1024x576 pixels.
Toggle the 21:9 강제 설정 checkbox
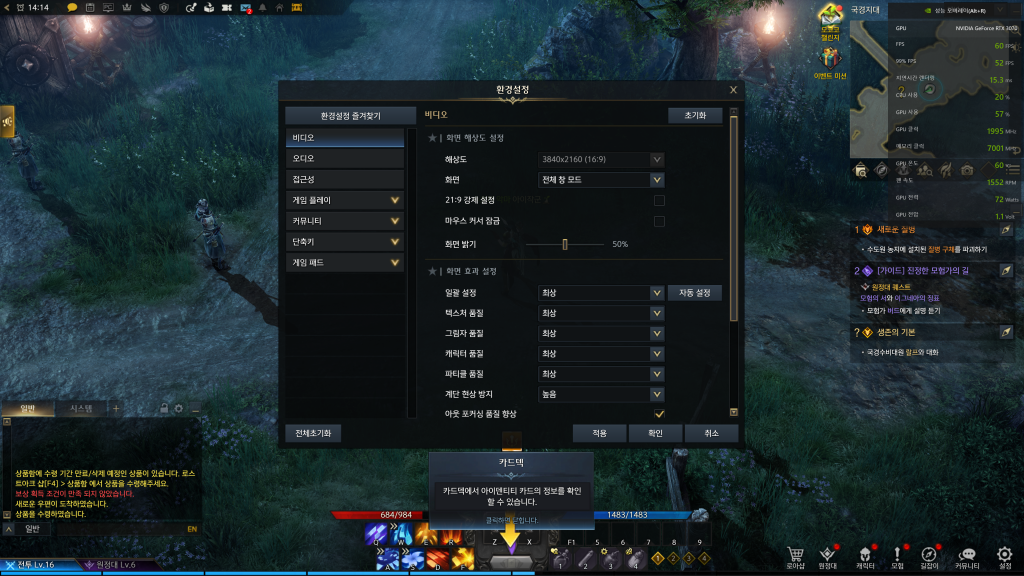point(659,201)
